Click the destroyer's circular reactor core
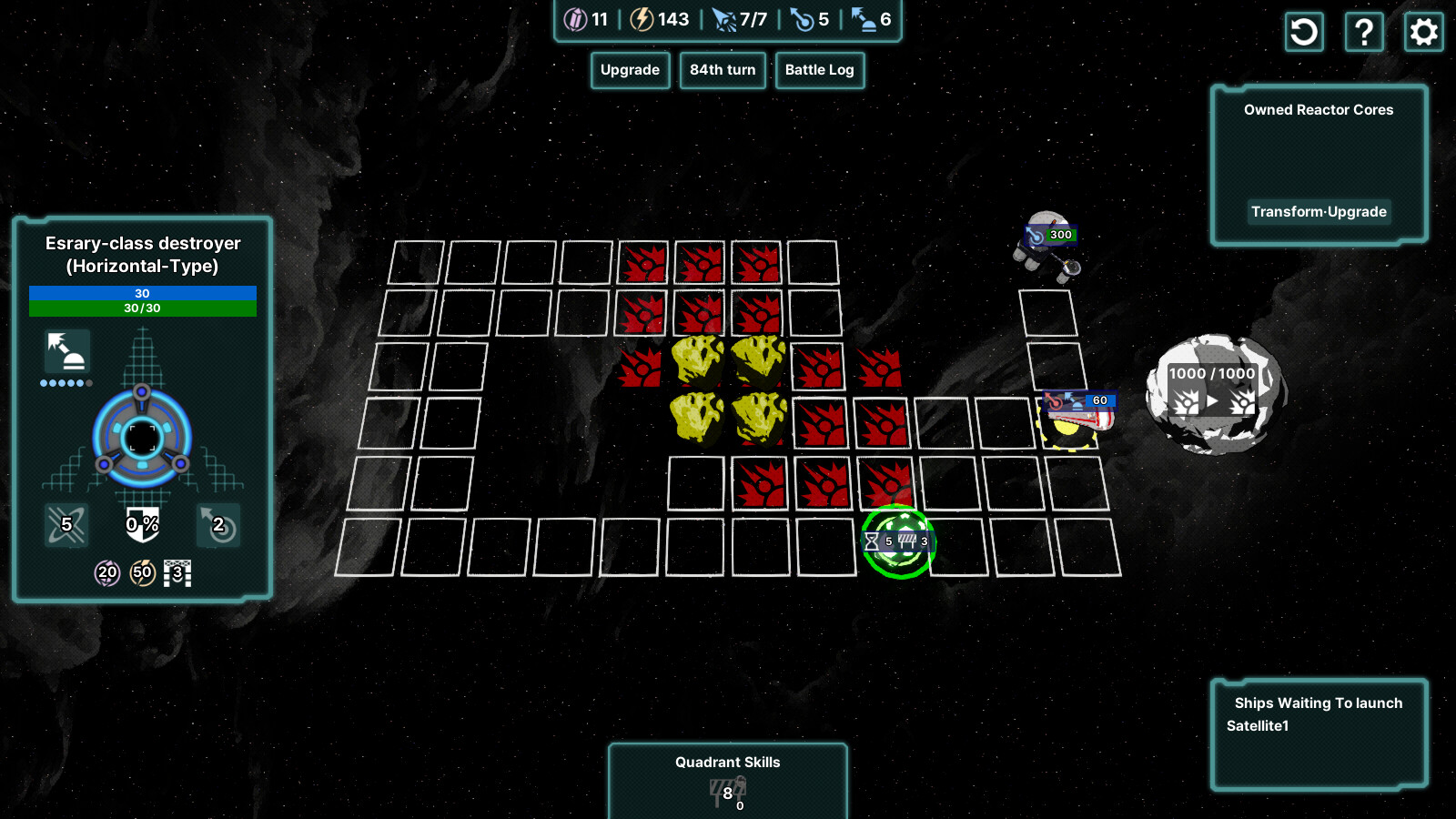Image resolution: width=1456 pixels, height=819 pixels. tap(142, 439)
